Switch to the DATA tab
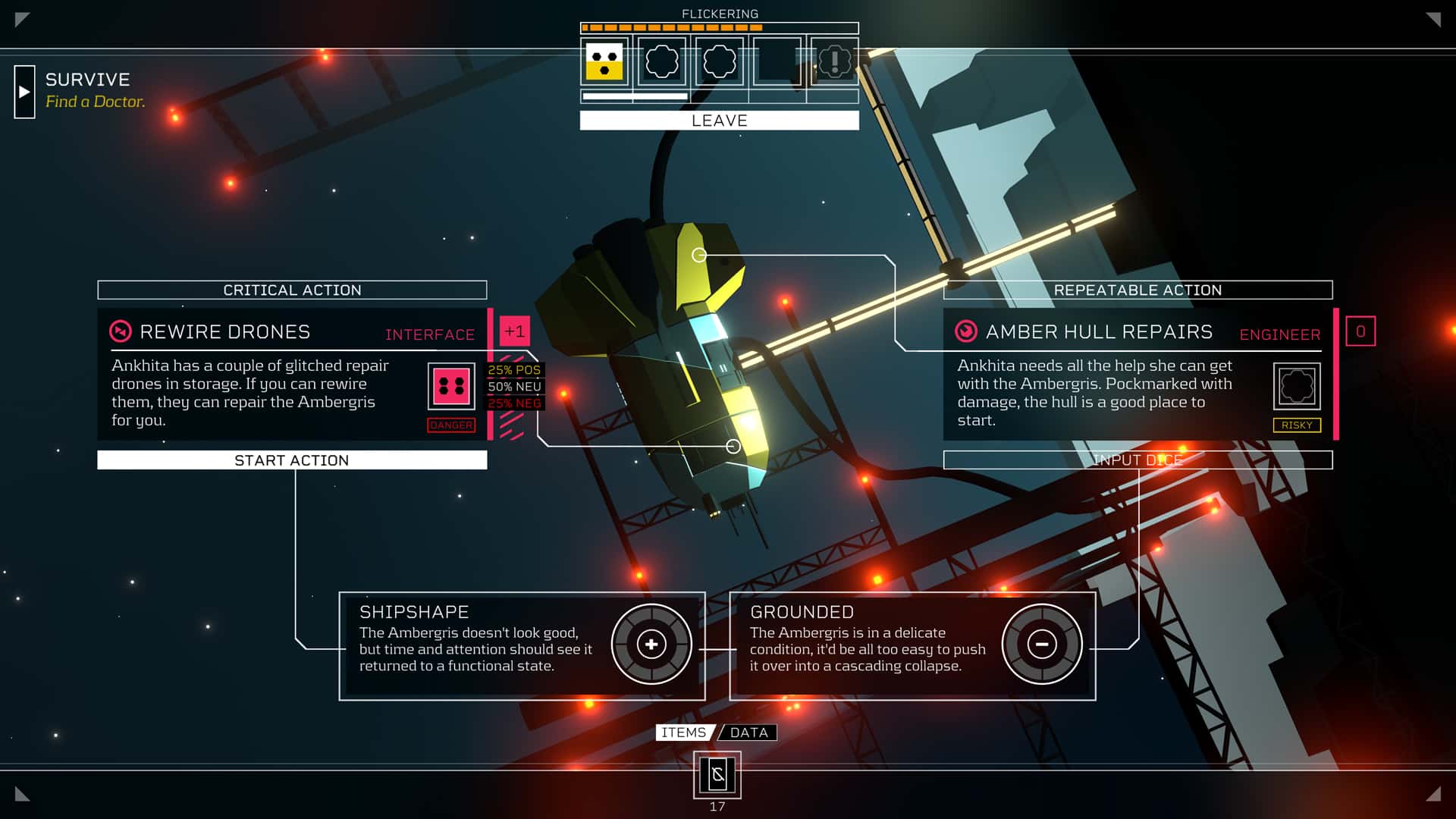1456x819 pixels. pyautogui.click(x=749, y=732)
